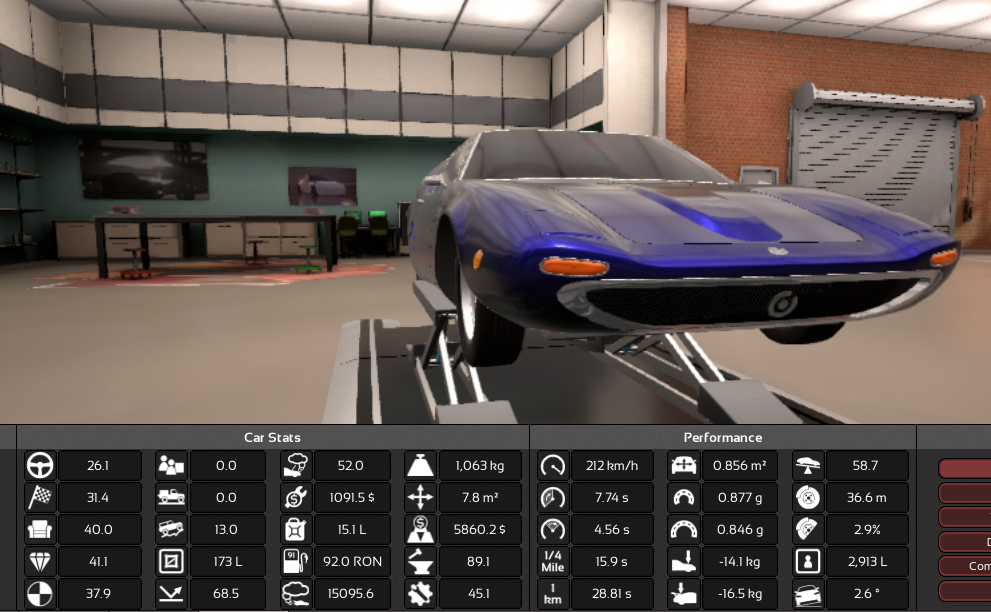Click the steering wheel drivability icon
This screenshot has height=612, width=991.
(40, 466)
